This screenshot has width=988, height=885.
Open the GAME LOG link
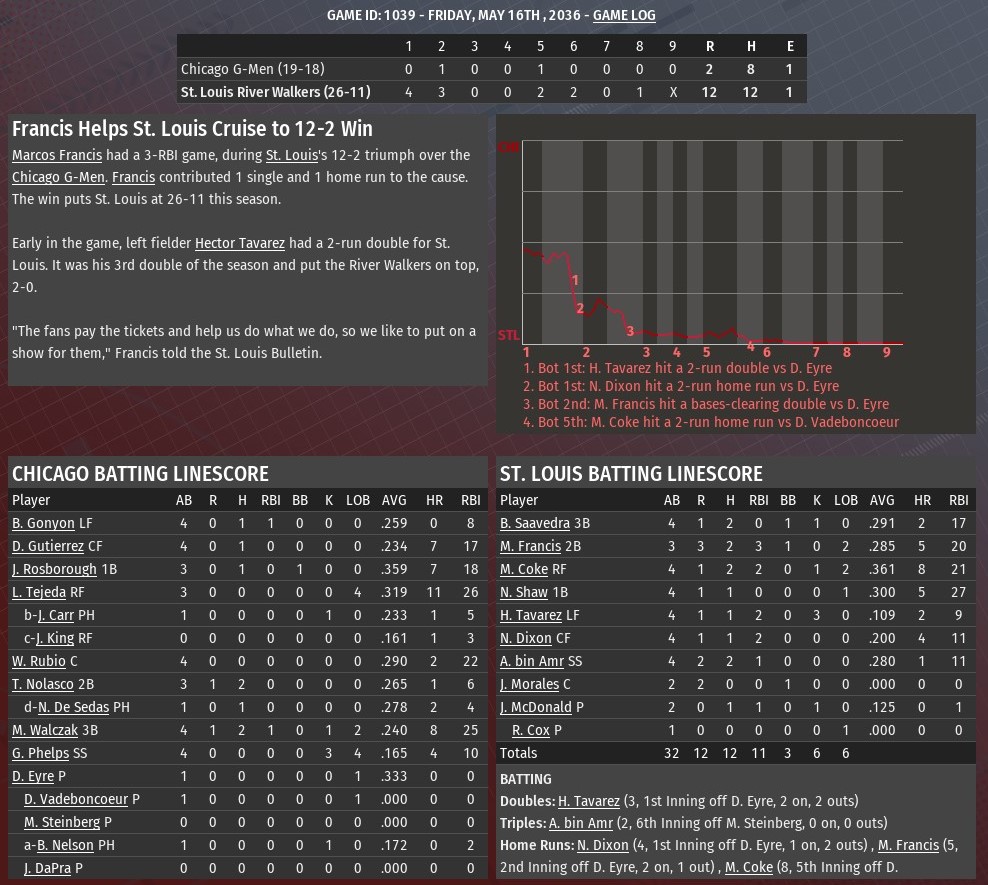coord(624,15)
